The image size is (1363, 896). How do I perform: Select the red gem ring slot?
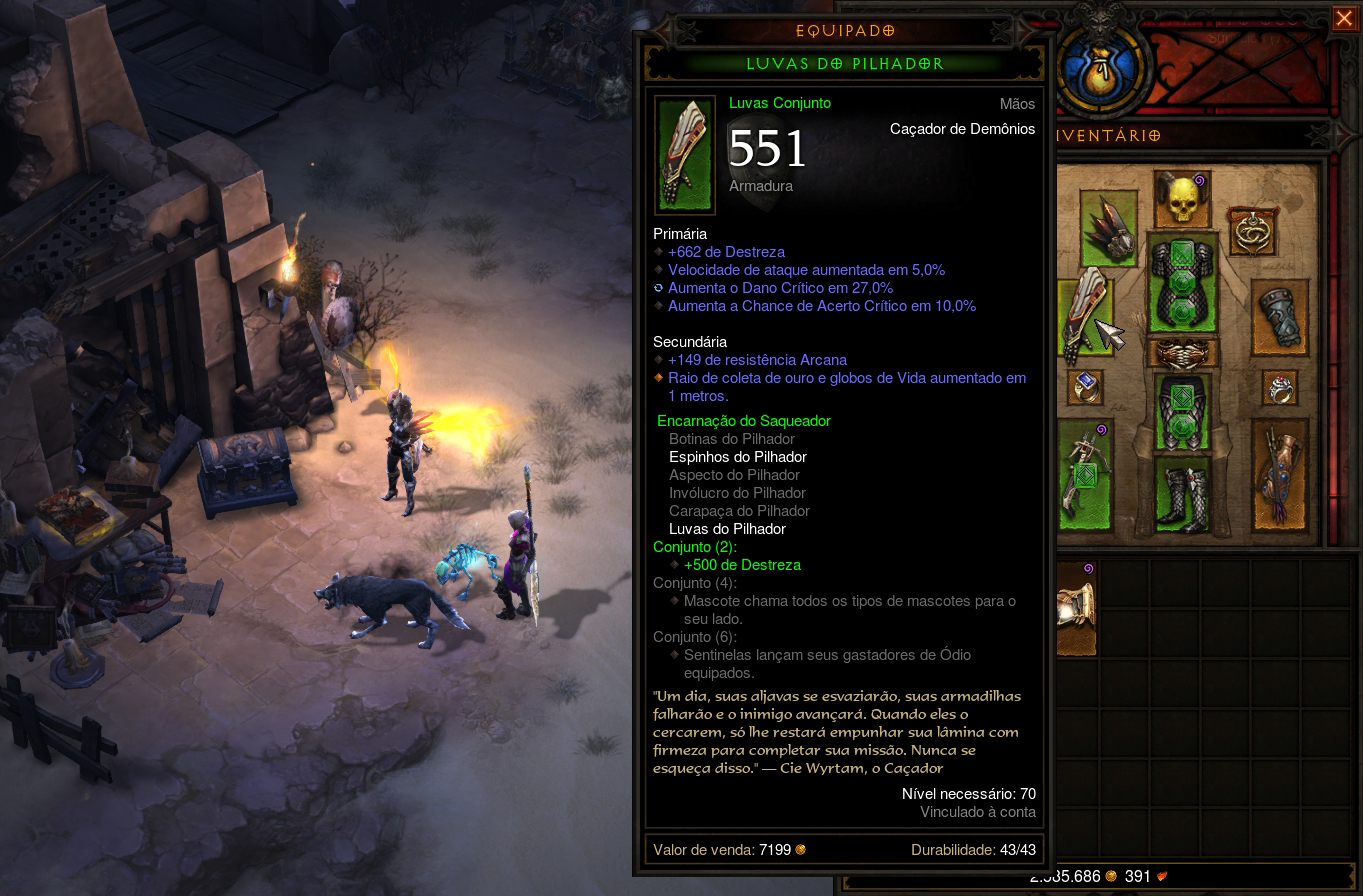1280,388
